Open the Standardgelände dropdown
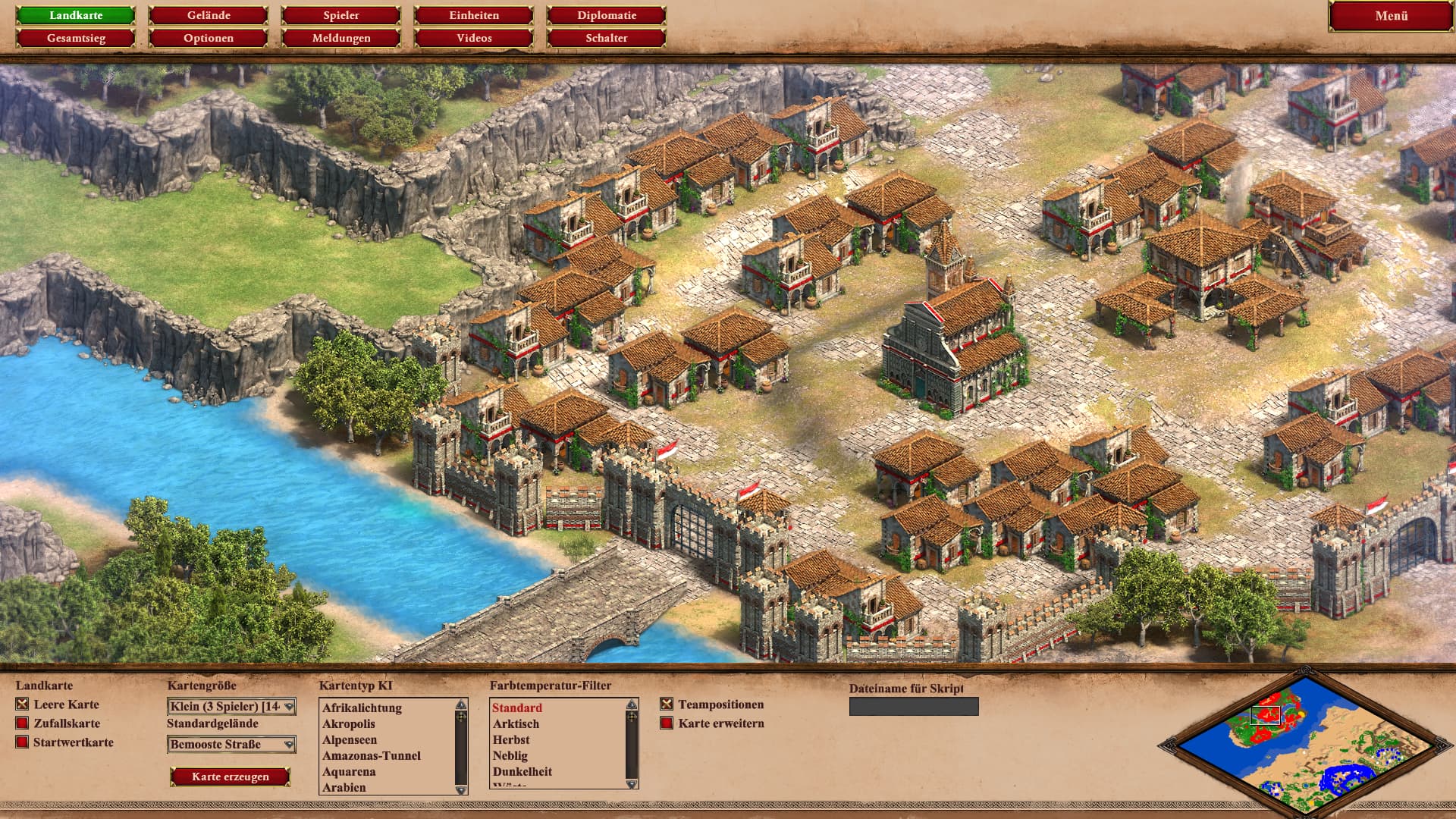 [x=231, y=745]
